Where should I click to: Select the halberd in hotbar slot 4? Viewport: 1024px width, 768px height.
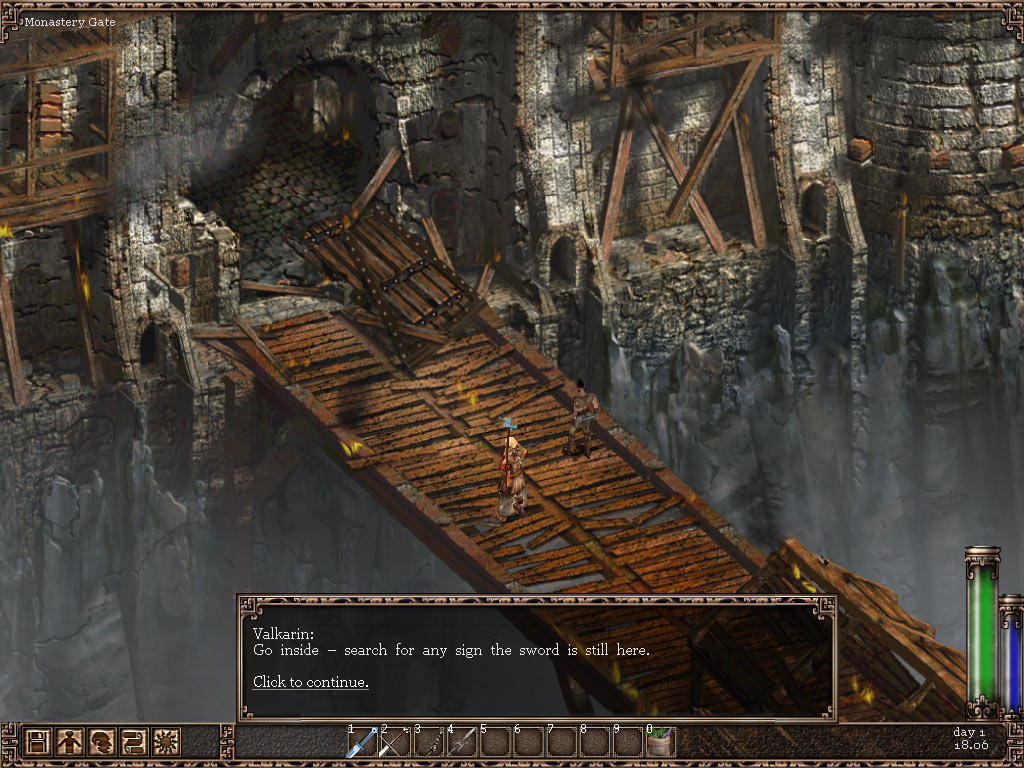coord(461,742)
